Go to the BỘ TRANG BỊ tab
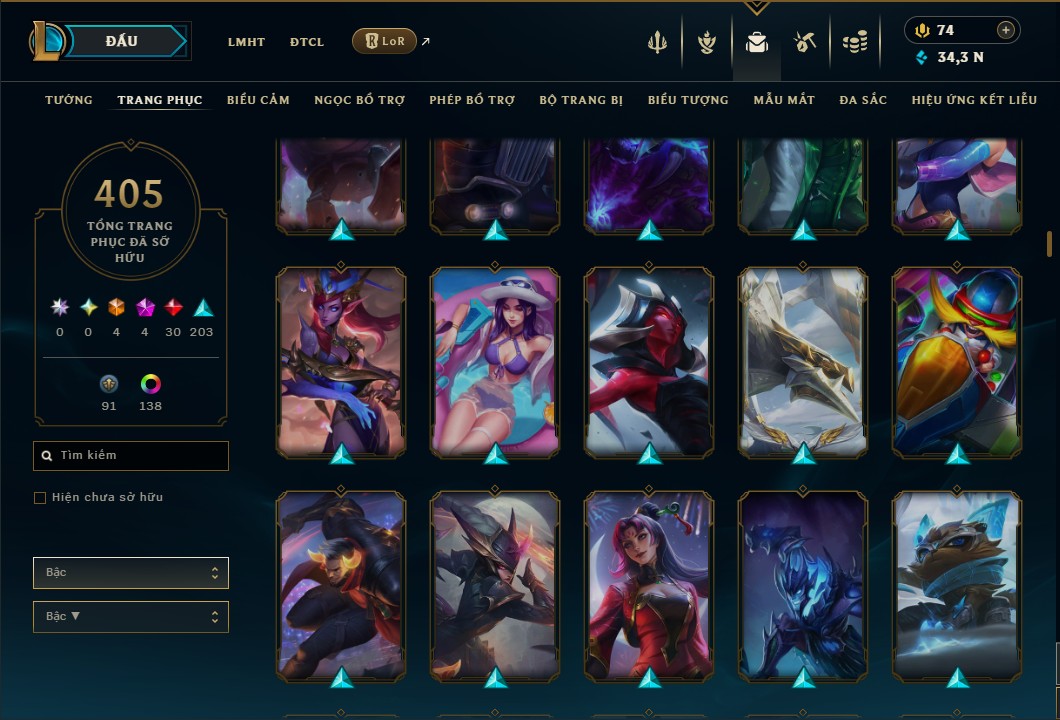This screenshot has width=1060, height=720. (x=581, y=100)
